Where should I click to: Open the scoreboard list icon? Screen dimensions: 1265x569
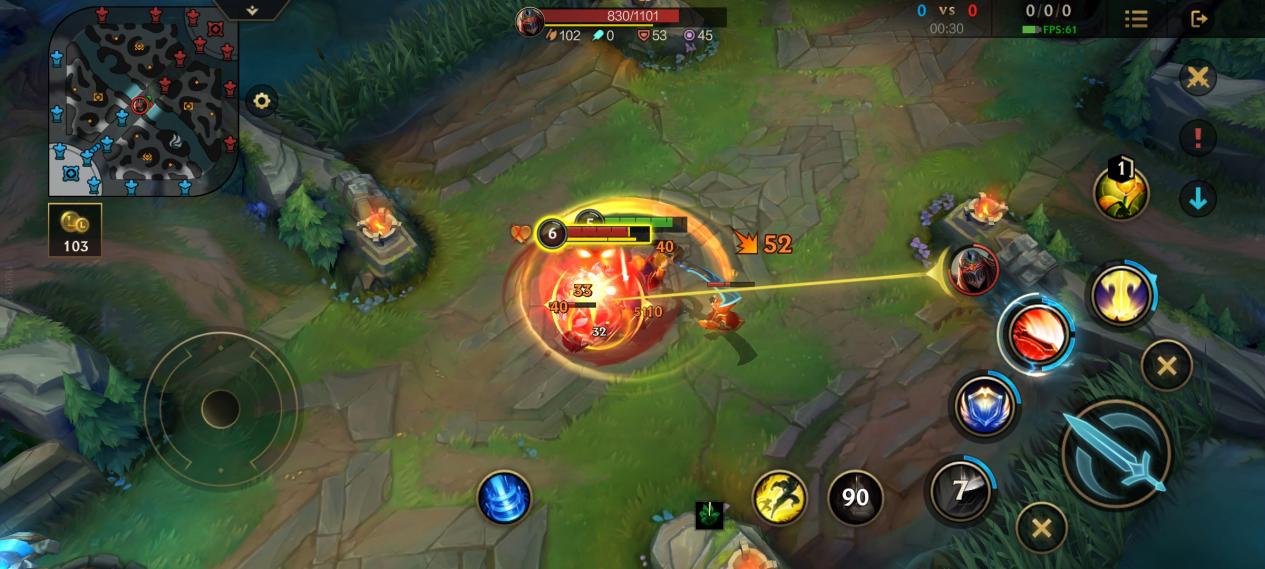[1136, 19]
